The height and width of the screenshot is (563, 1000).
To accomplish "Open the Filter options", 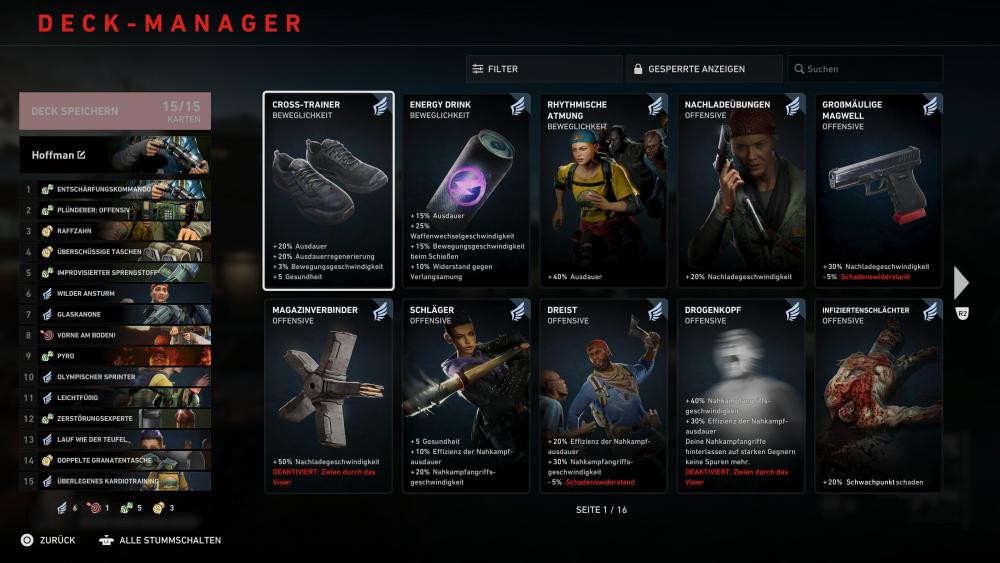I will [543, 69].
